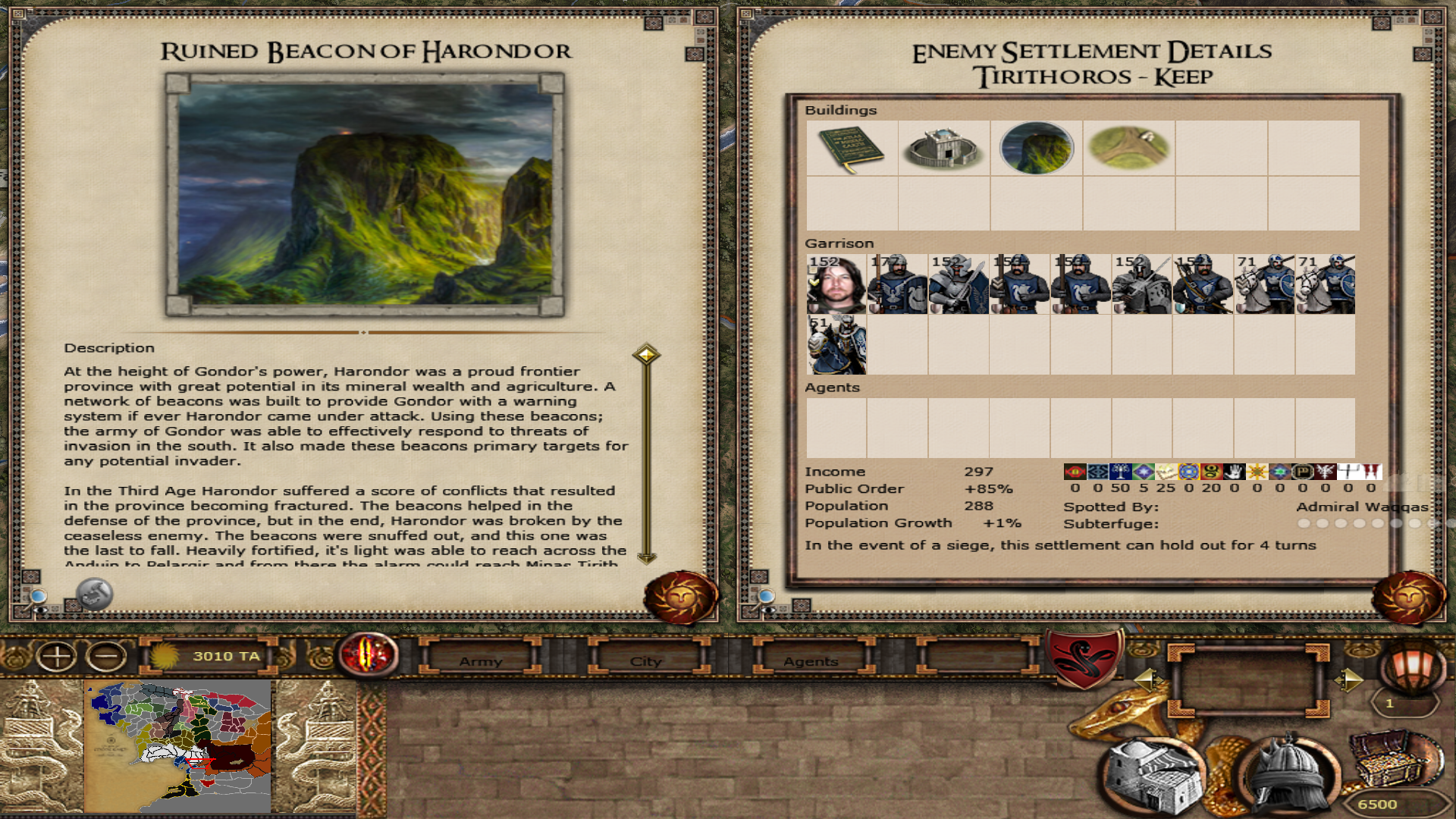1456x819 pixels.
Task: Open the helmet recruitment panel
Action: 1285,773
